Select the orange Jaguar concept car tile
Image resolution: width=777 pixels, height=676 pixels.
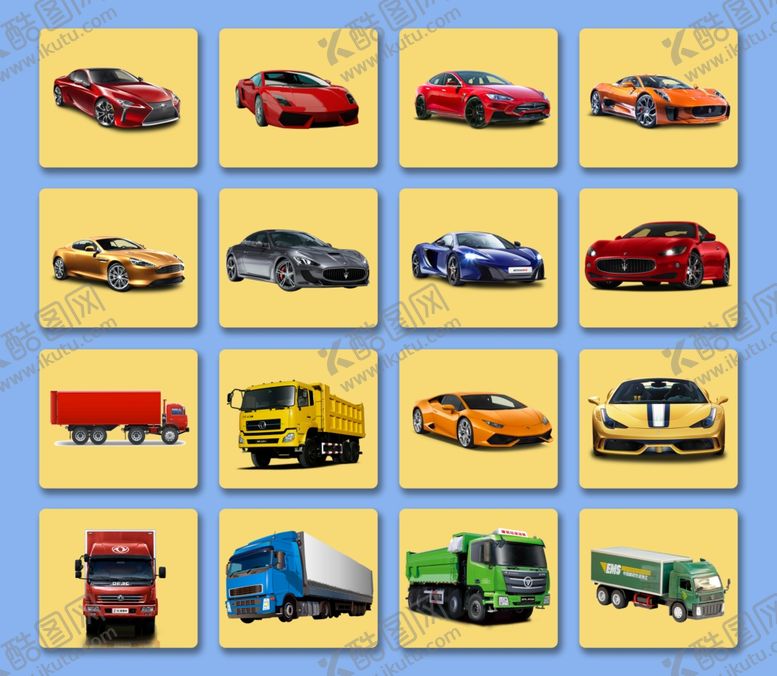tap(658, 98)
